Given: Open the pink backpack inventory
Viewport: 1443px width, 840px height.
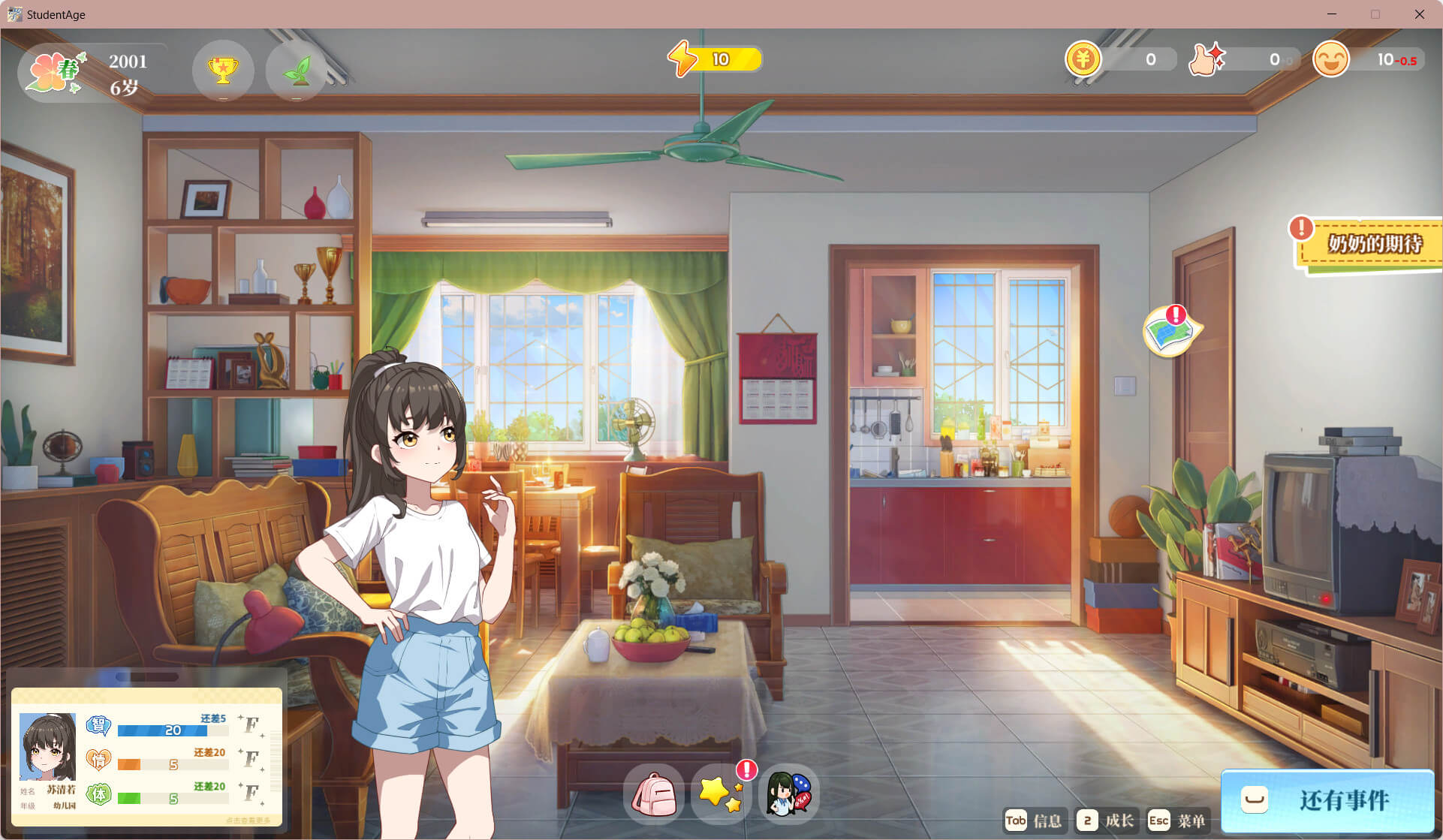Looking at the screenshot, I should (x=654, y=794).
